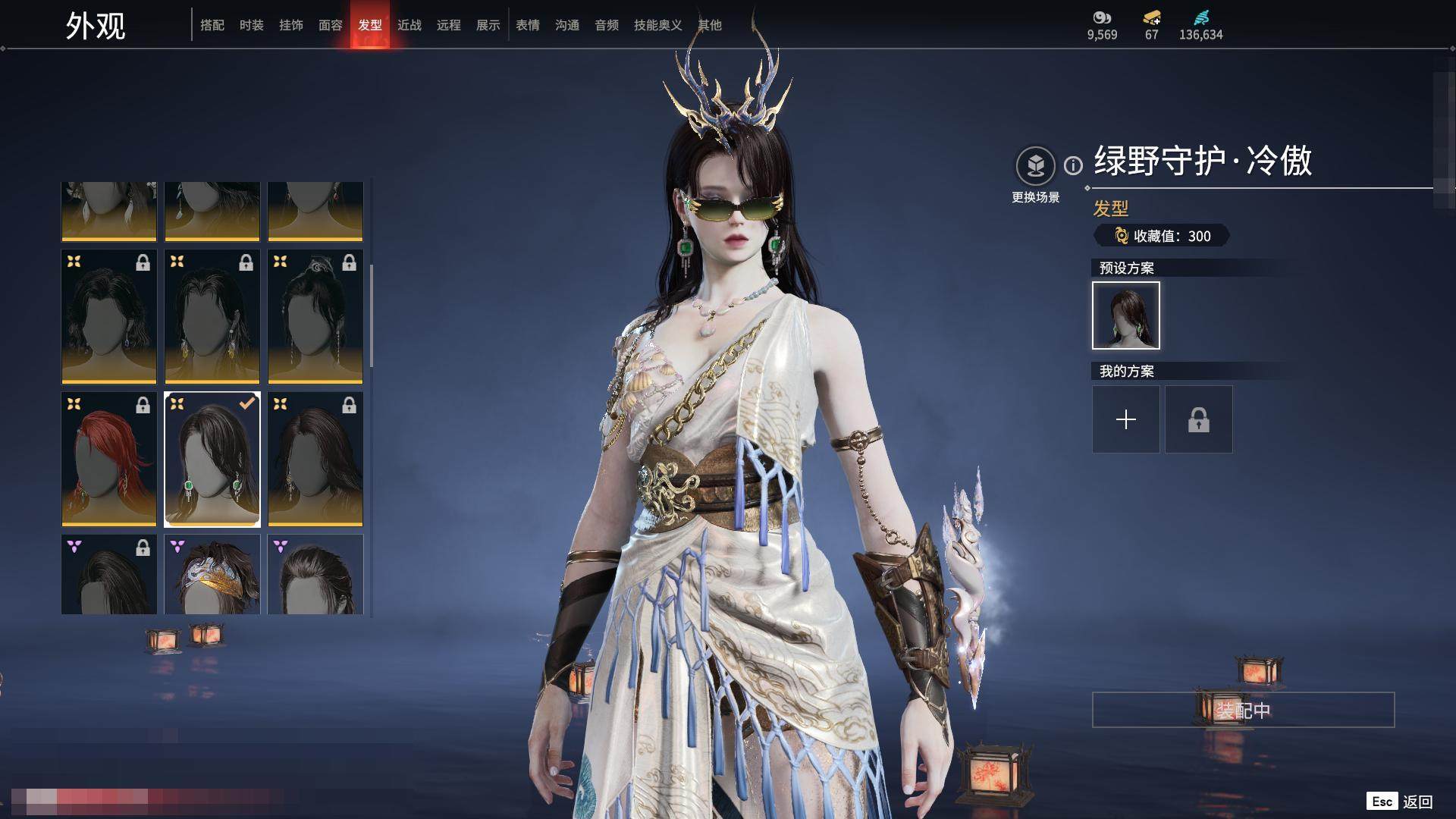The width and height of the screenshot is (1456, 819).
Task: Open the 表情 tab
Action: pos(528,25)
